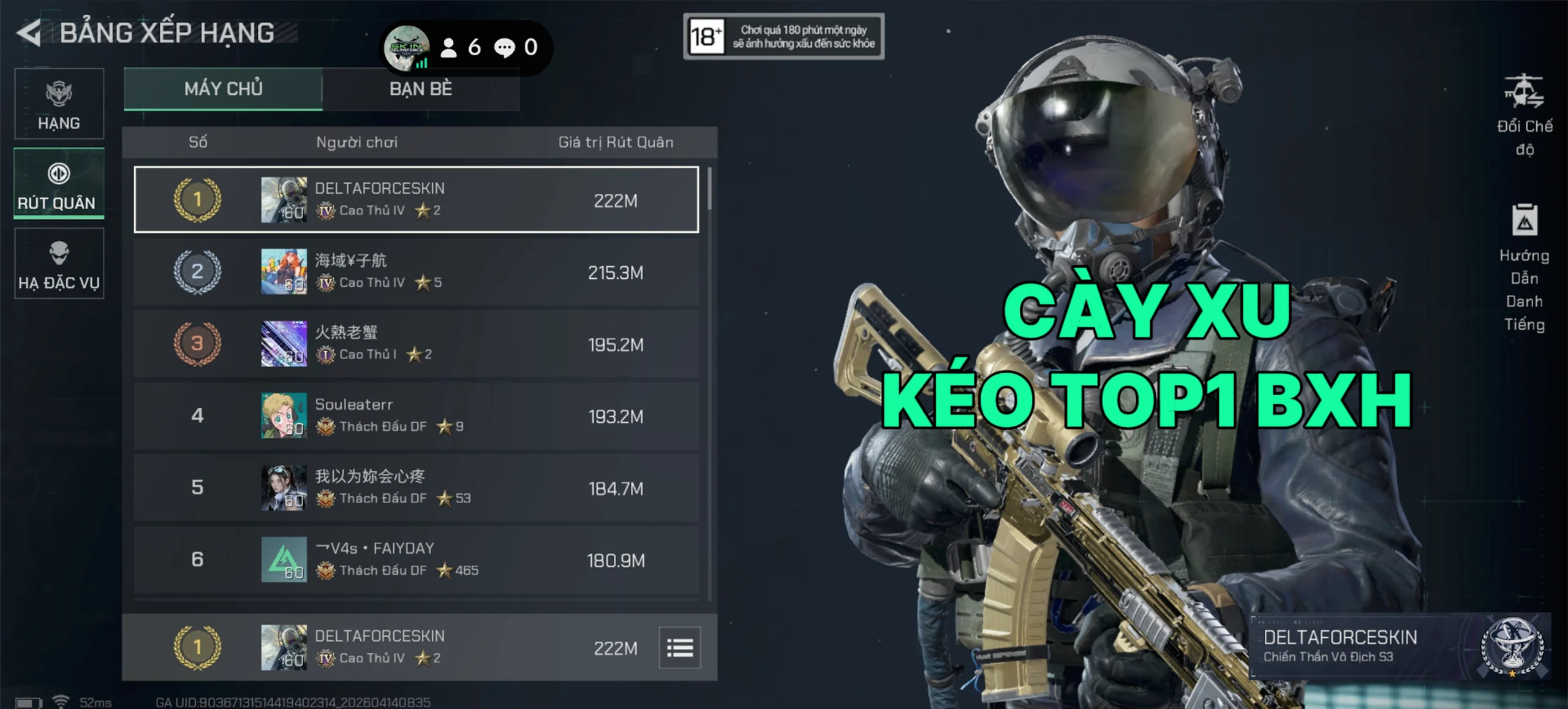This screenshot has height=709, width=1568.
Task: Select the HẠNG ranking category
Action: (x=59, y=104)
